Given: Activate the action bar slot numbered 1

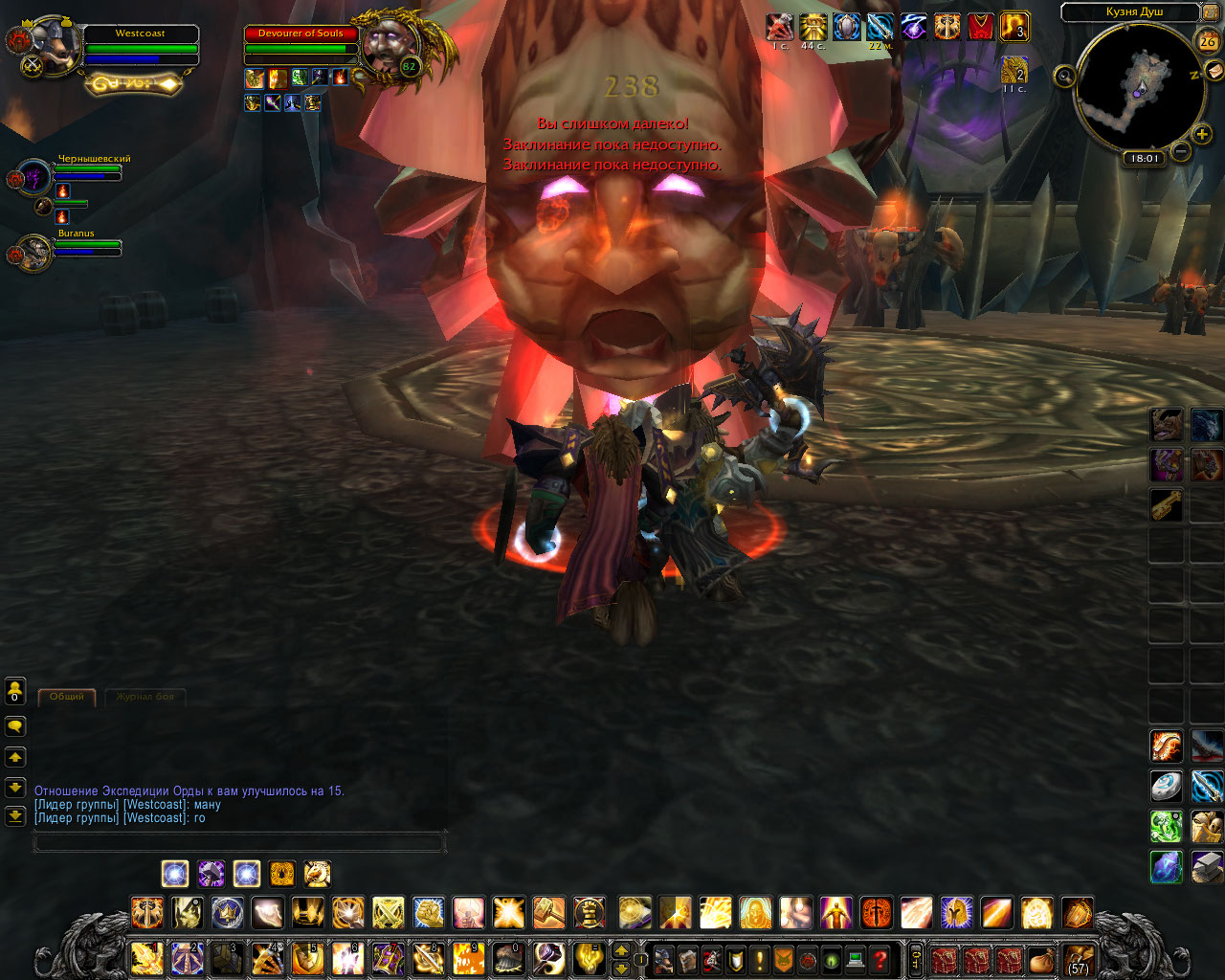Looking at the screenshot, I should pyautogui.click(x=146, y=958).
